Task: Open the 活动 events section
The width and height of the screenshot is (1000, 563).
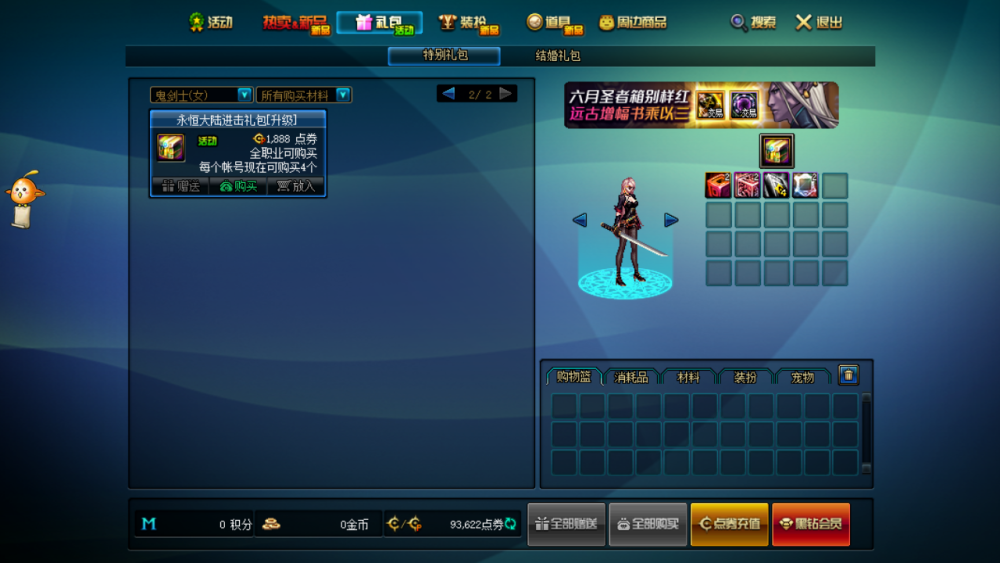Action: pos(211,22)
